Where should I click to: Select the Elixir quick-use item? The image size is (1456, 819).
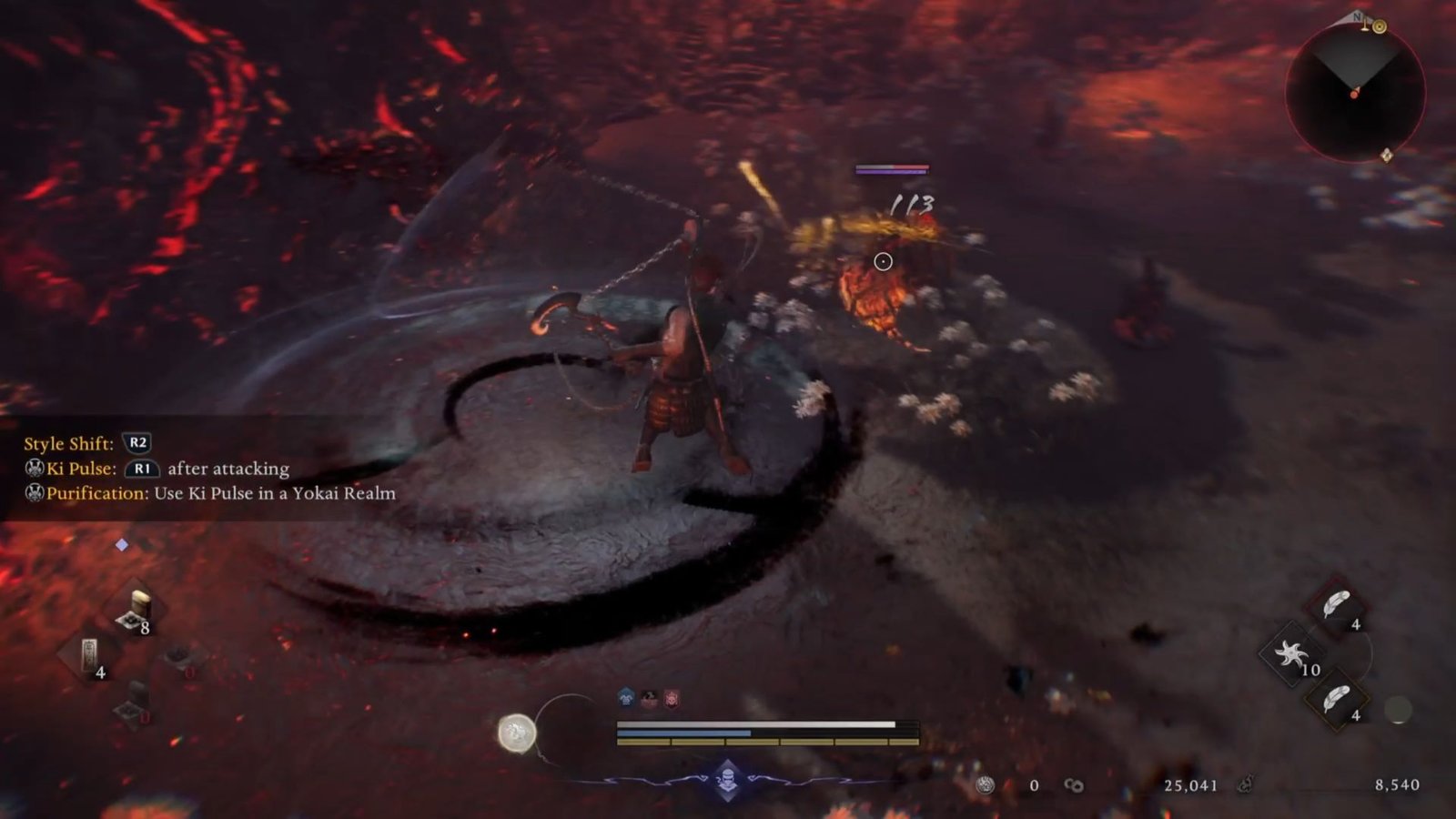point(136,605)
